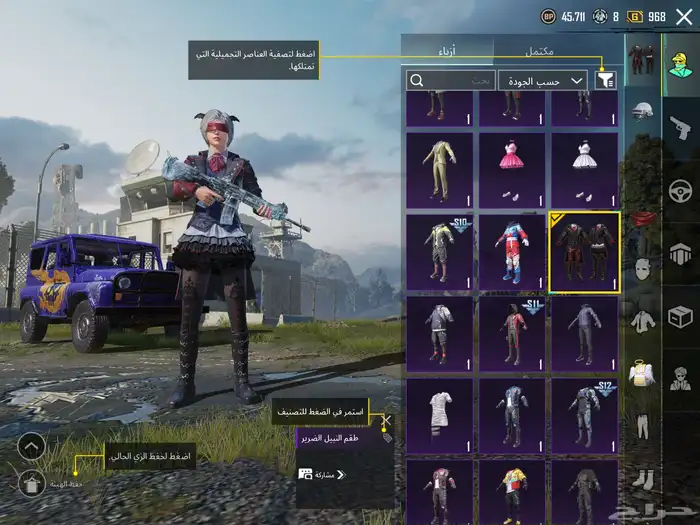Click the save outfit hanger button
The width and height of the screenshot is (700, 525).
pyautogui.click(x=31, y=483)
